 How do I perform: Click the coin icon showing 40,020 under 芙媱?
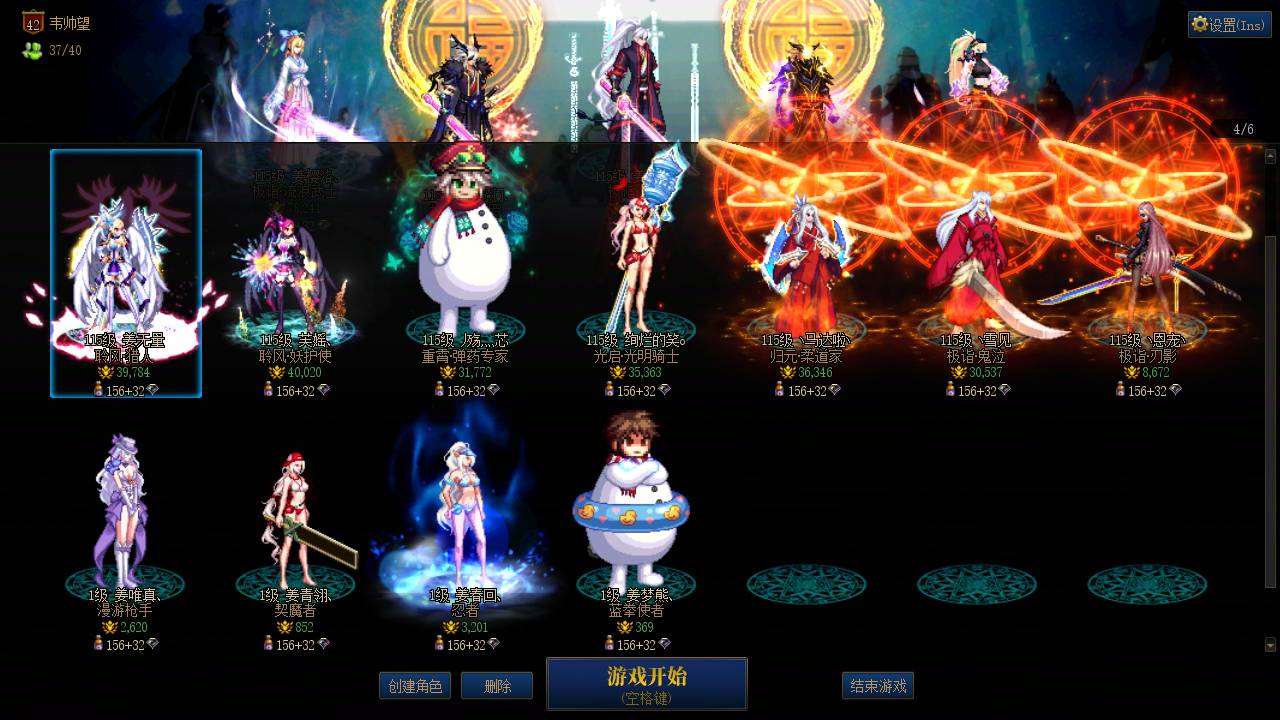[278, 372]
